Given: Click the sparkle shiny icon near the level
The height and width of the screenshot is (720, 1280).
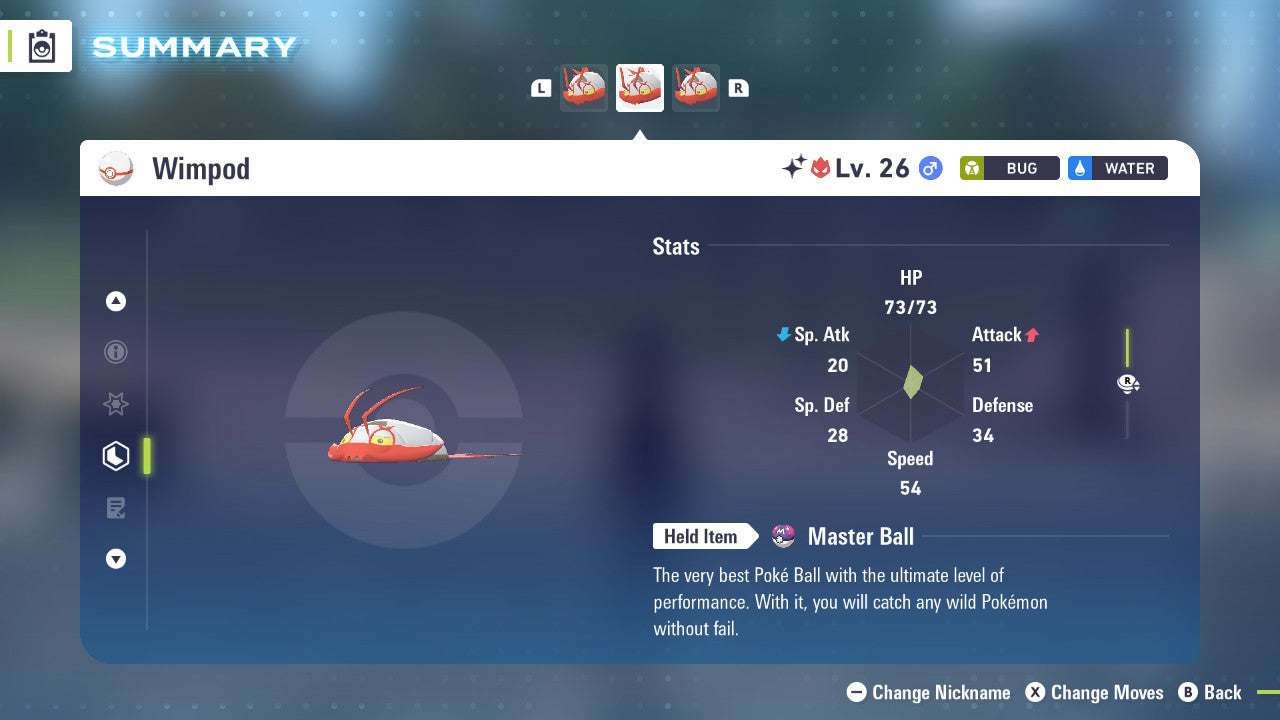Looking at the screenshot, I should tap(791, 167).
